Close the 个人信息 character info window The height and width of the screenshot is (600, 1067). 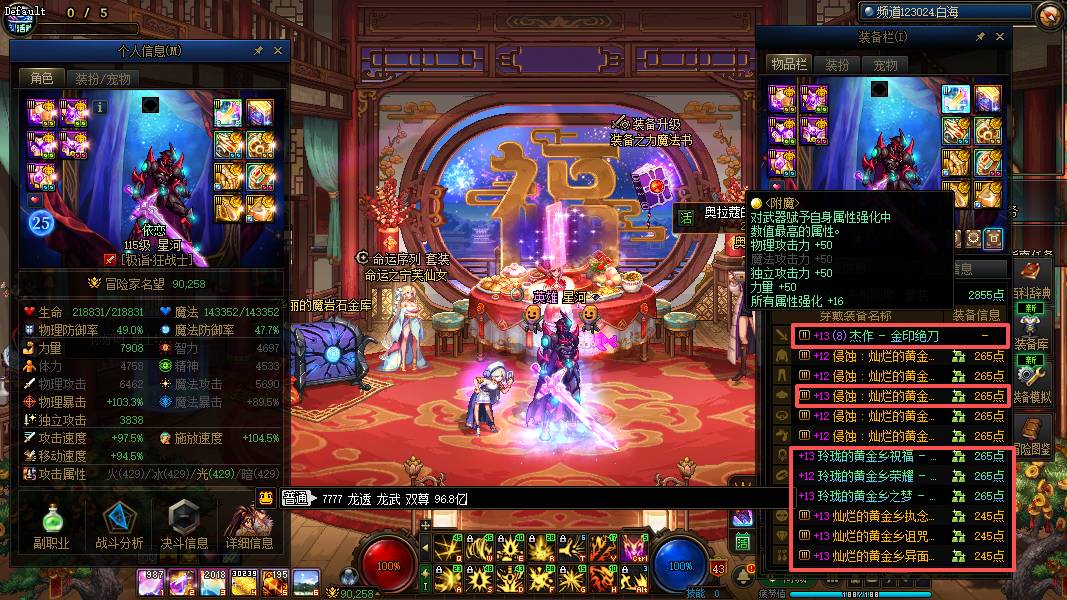pos(278,50)
